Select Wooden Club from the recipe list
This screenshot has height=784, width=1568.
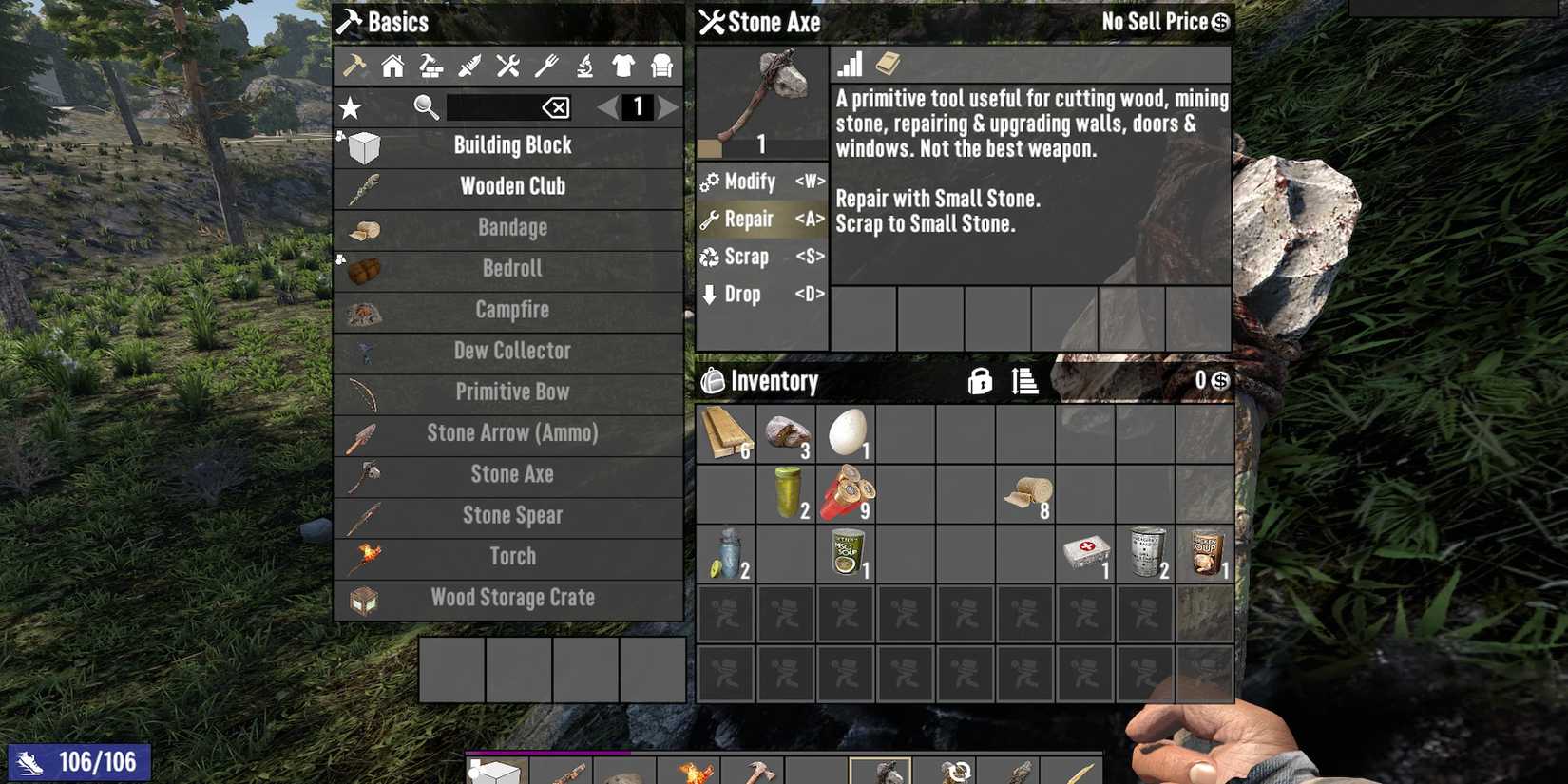point(513,186)
